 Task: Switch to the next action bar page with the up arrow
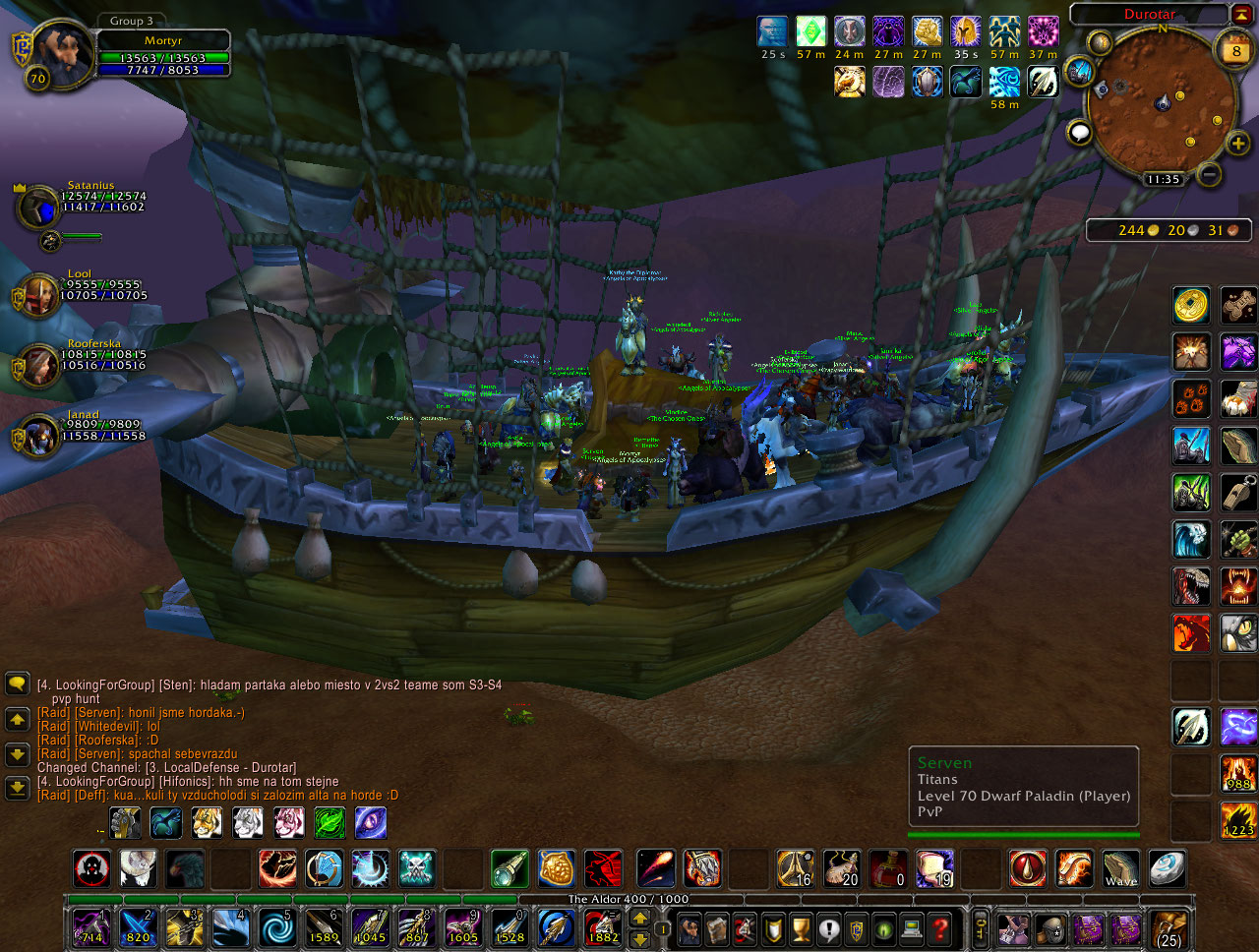click(x=639, y=918)
